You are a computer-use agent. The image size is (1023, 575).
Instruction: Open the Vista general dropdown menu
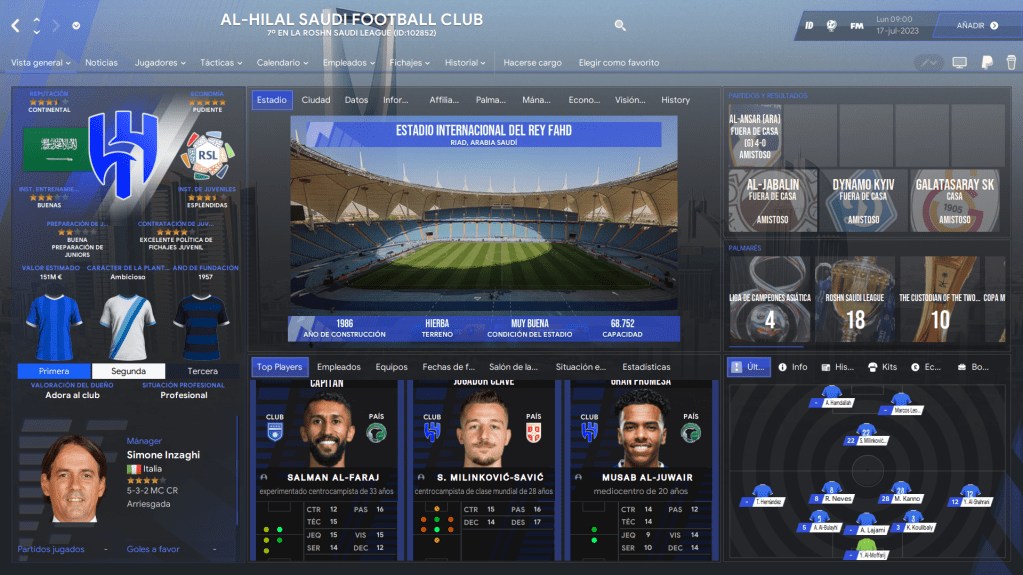coord(41,63)
